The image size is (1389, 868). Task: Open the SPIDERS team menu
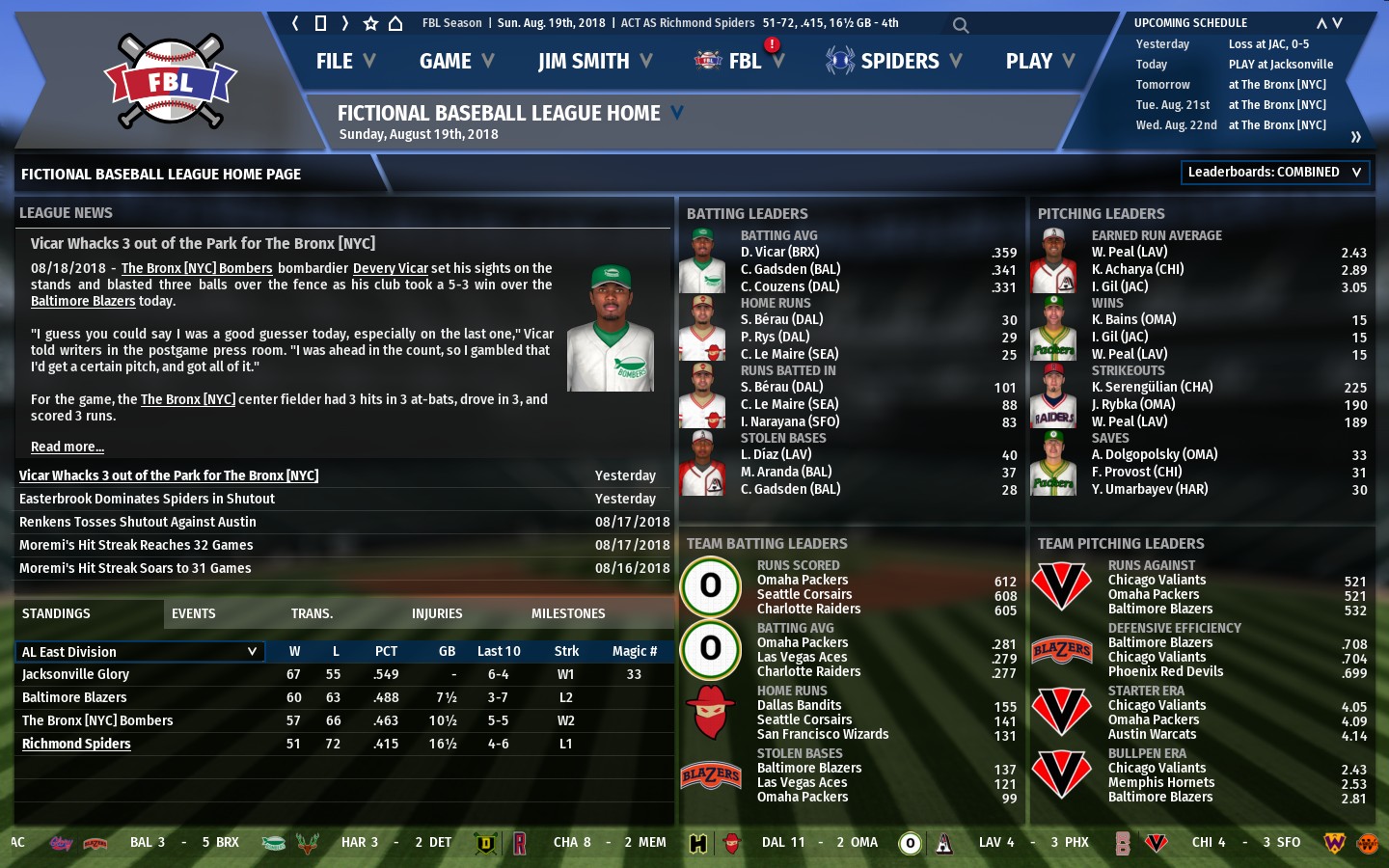click(894, 62)
